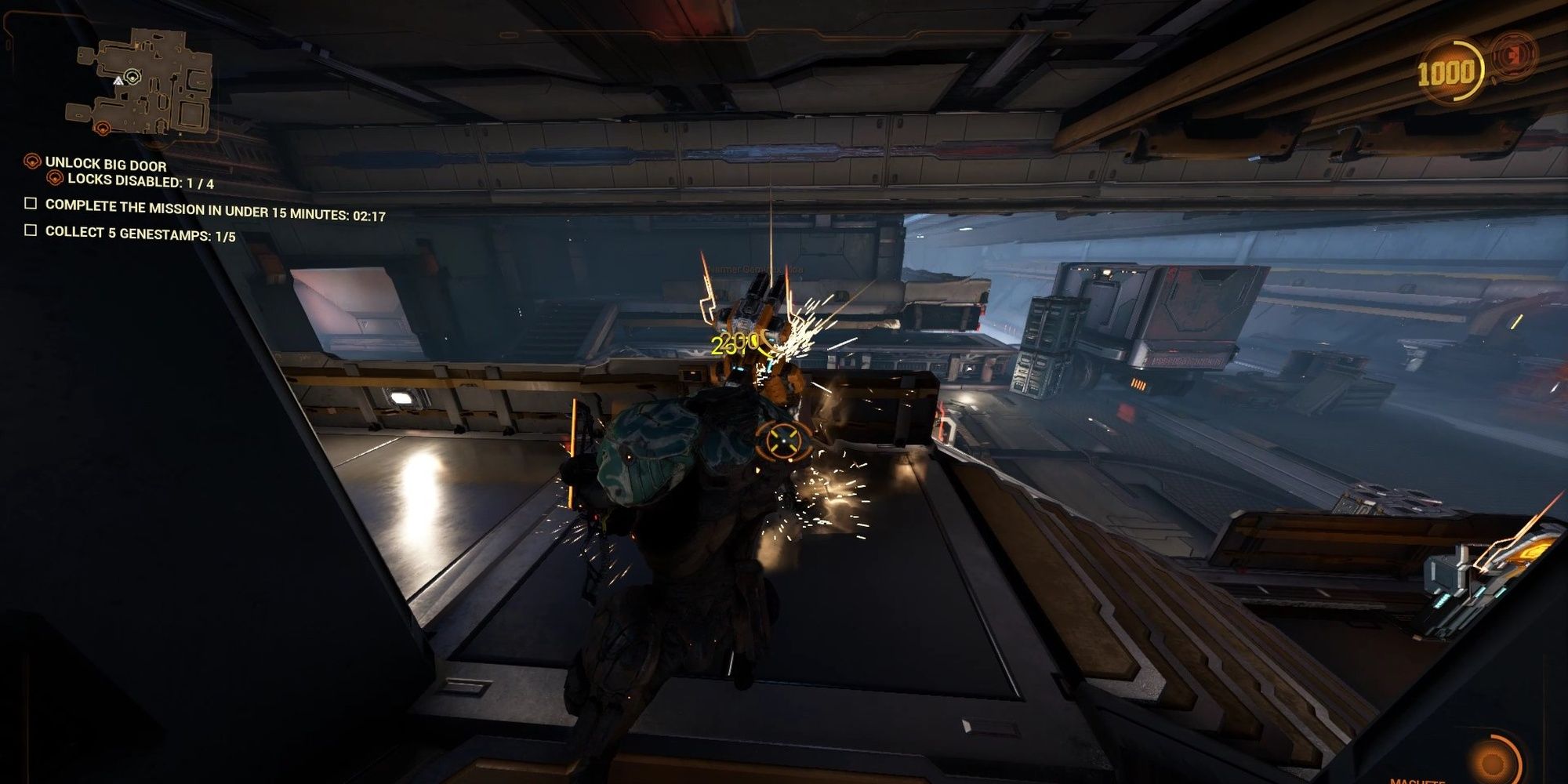Image resolution: width=1568 pixels, height=784 pixels.
Task: Select the Locks Disabled sub-objective icon
Action: [55, 178]
